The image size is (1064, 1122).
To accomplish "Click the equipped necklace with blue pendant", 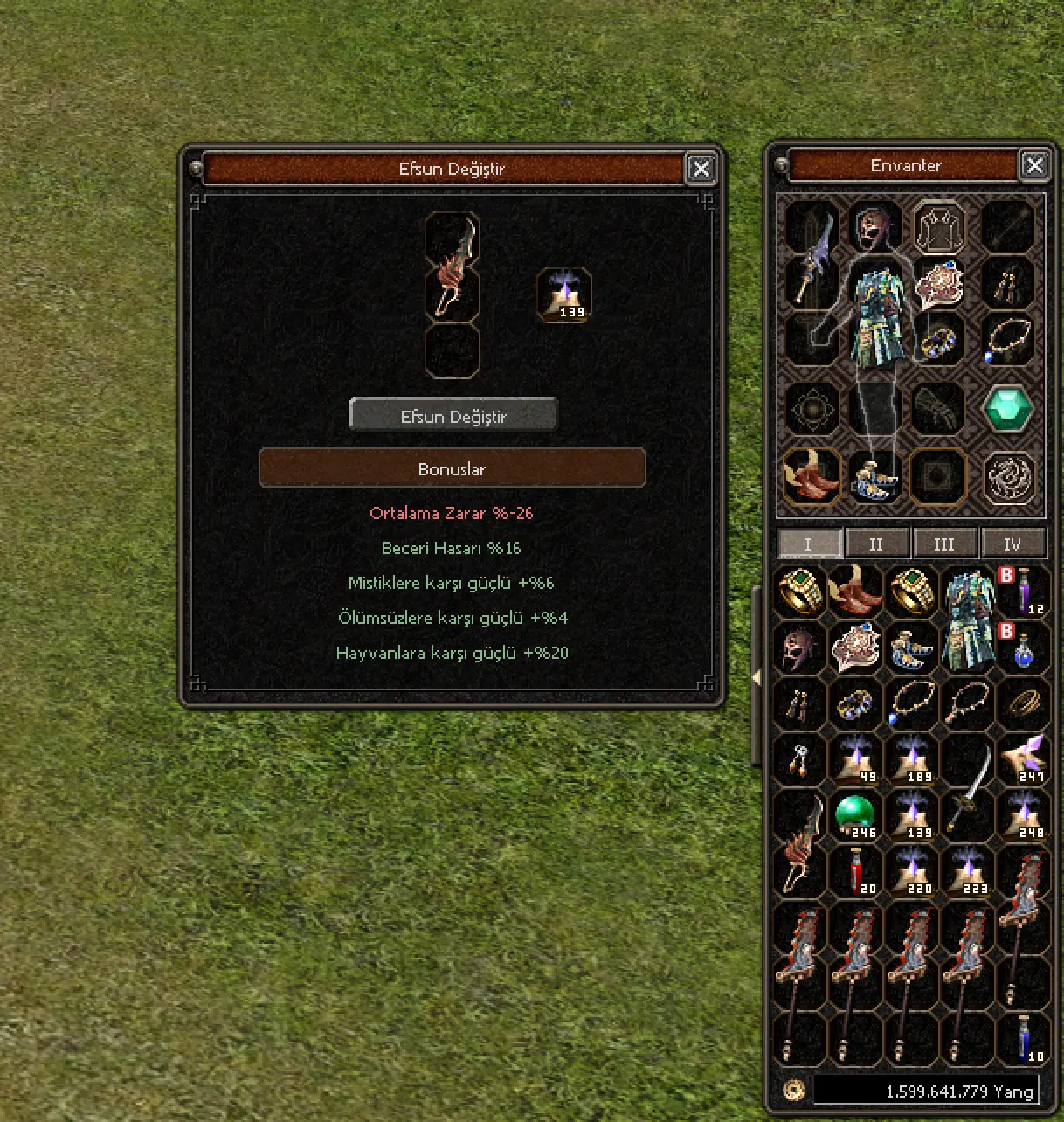I will click(1008, 341).
